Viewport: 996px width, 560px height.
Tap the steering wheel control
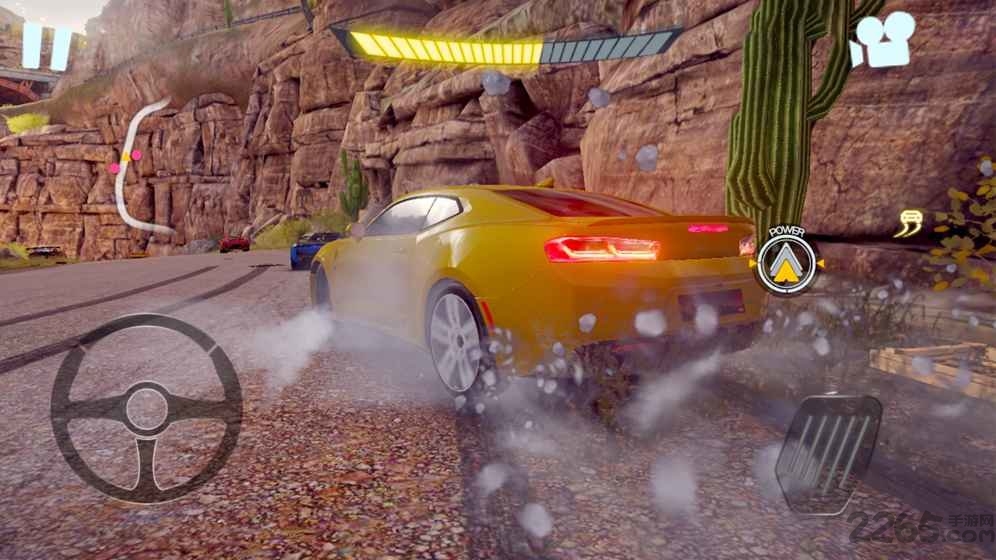tap(146, 408)
